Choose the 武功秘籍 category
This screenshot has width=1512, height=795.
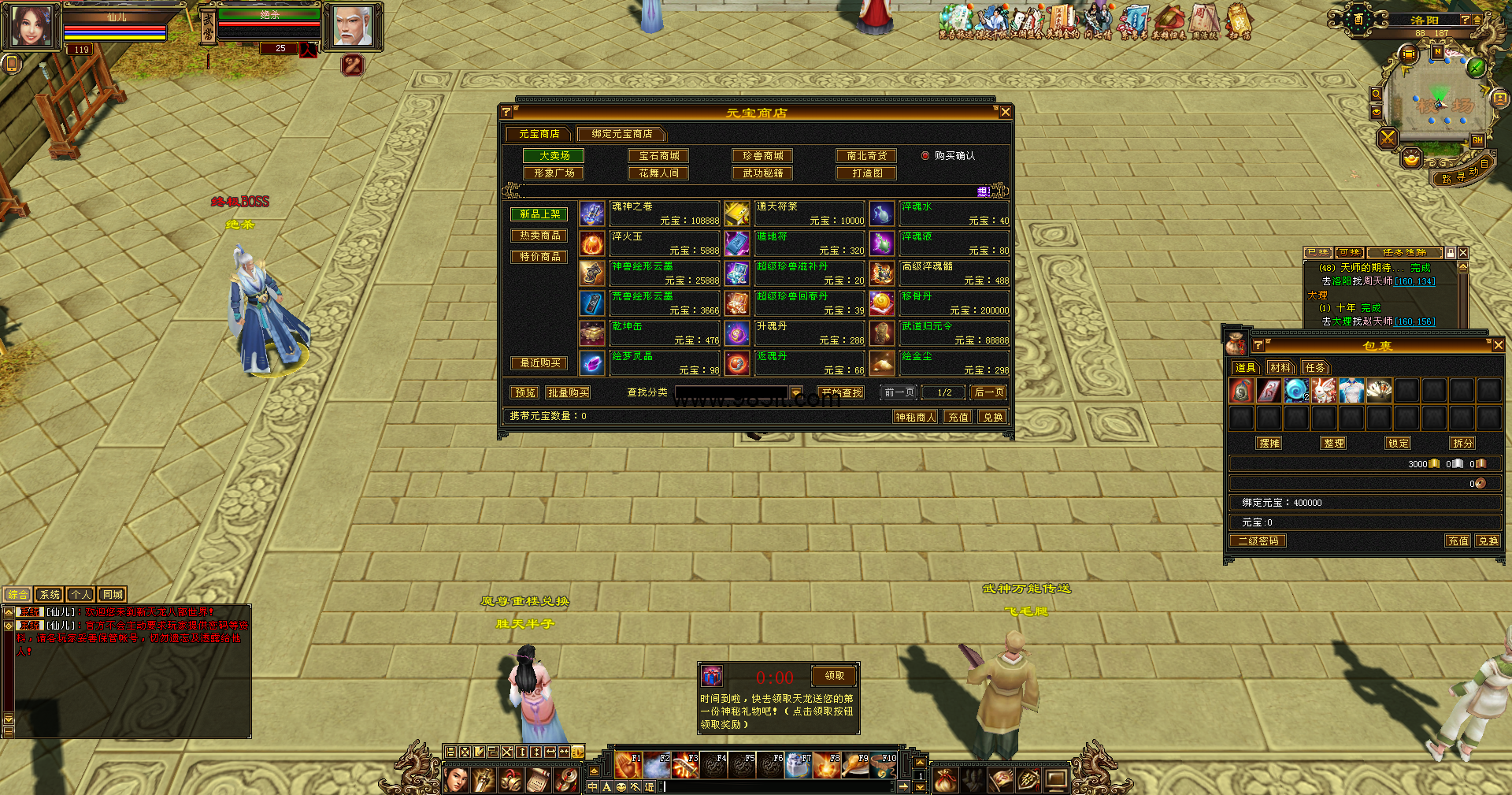point(762,173)
